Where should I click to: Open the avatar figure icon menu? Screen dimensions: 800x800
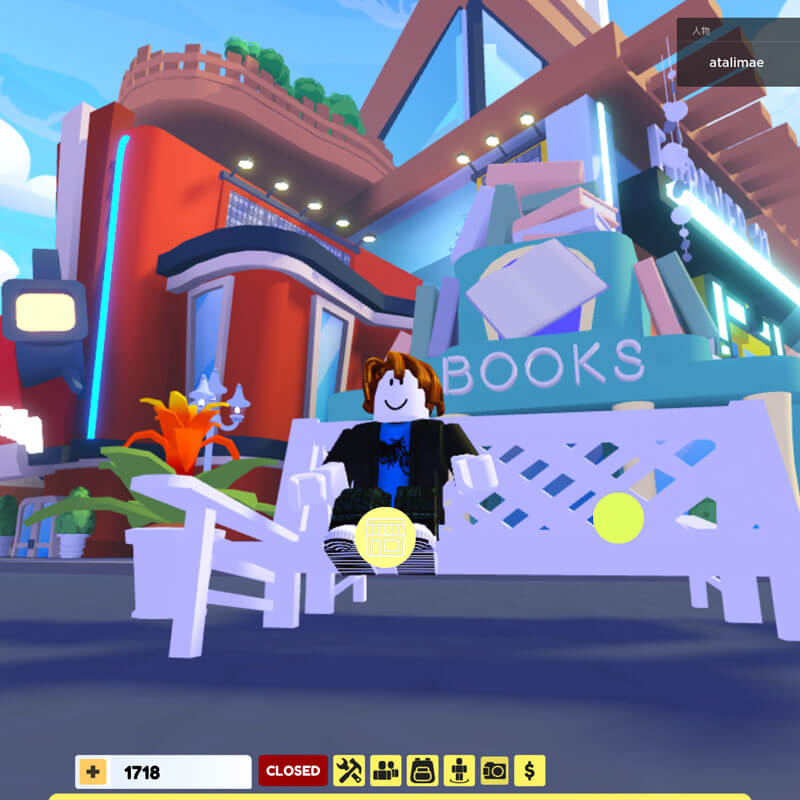[x=459, y=771]
